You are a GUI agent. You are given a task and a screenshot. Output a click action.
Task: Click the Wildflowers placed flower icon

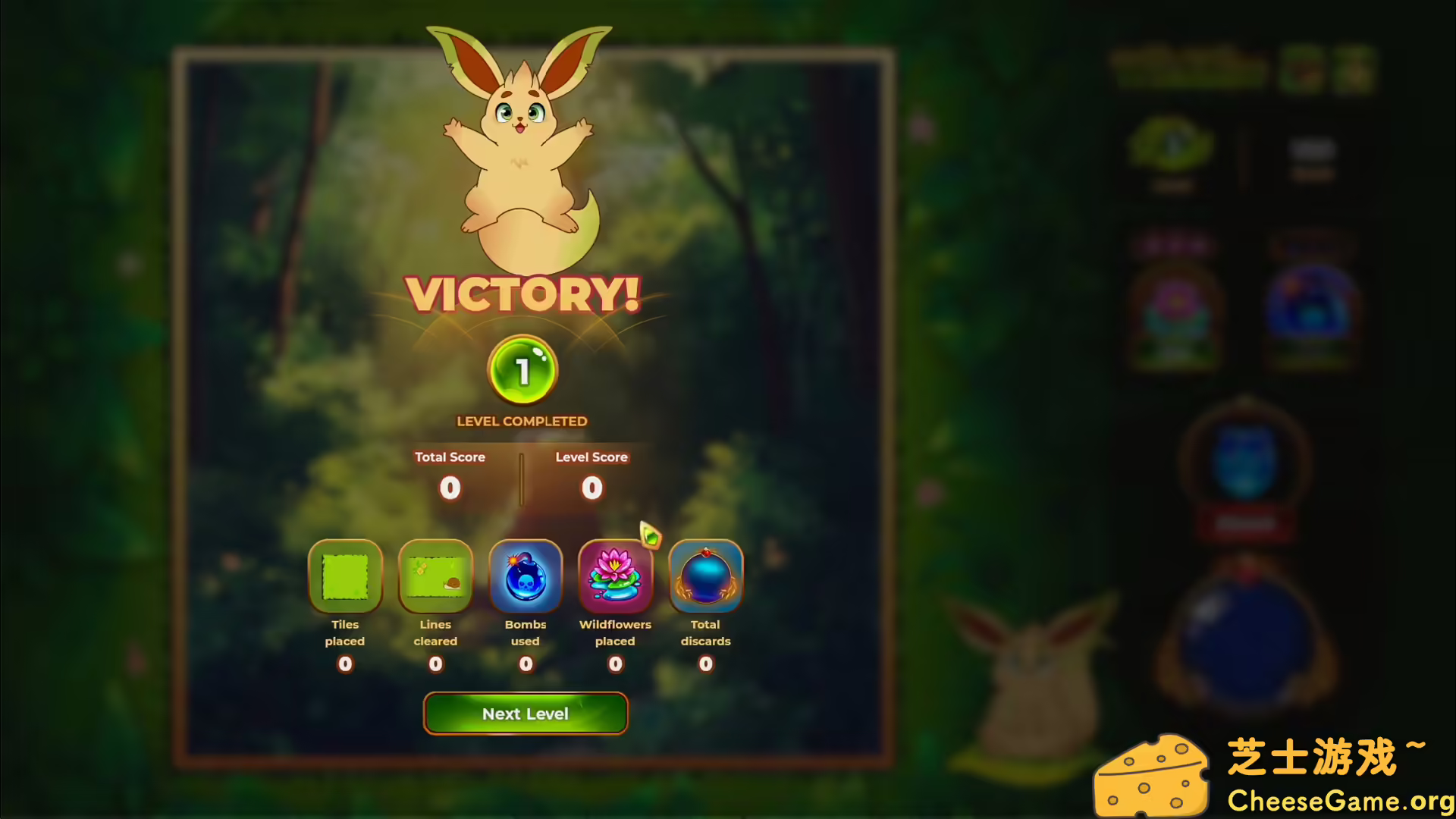tap(615, 576)
